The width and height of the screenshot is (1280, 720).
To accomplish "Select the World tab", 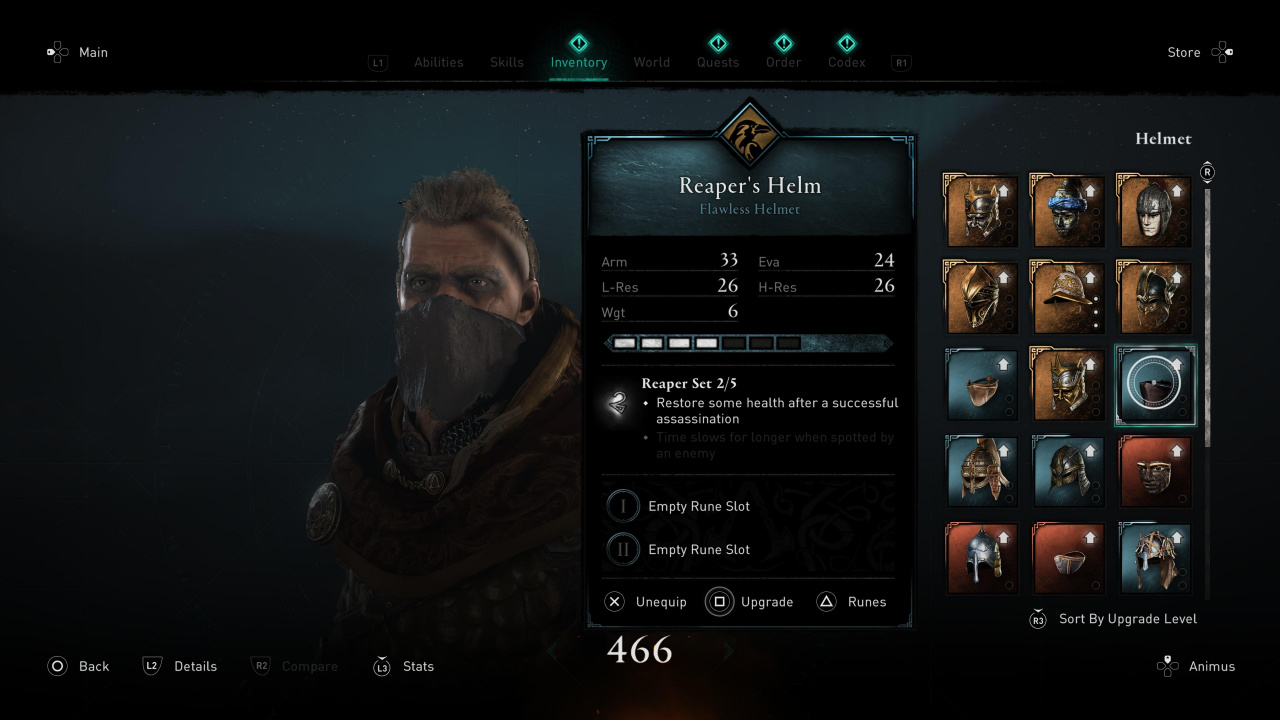I will click(x=651, y=62).
